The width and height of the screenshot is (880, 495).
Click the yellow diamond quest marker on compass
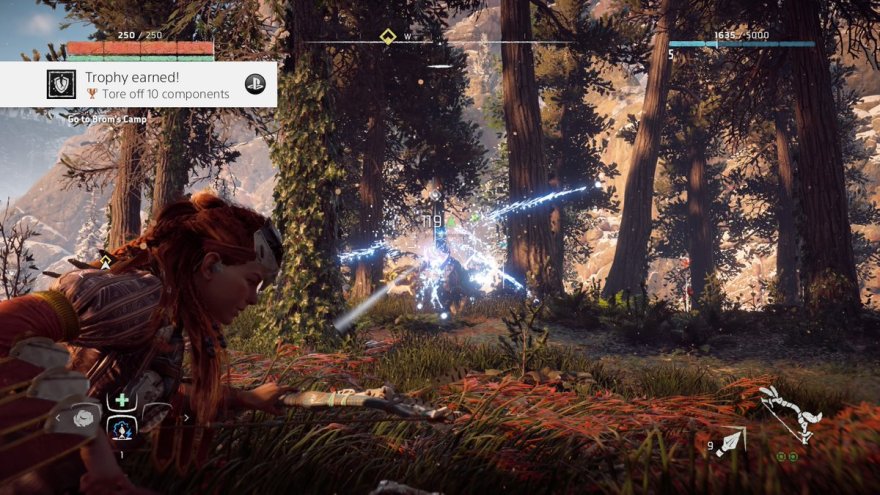pyautogui.click(x=388, y=37)
